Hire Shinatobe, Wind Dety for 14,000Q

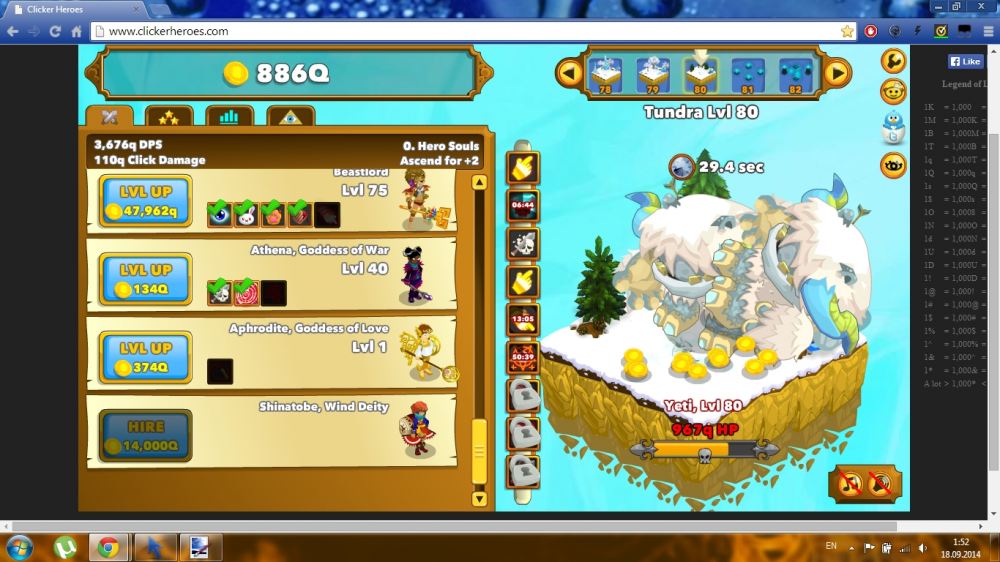tap(146, 435)
